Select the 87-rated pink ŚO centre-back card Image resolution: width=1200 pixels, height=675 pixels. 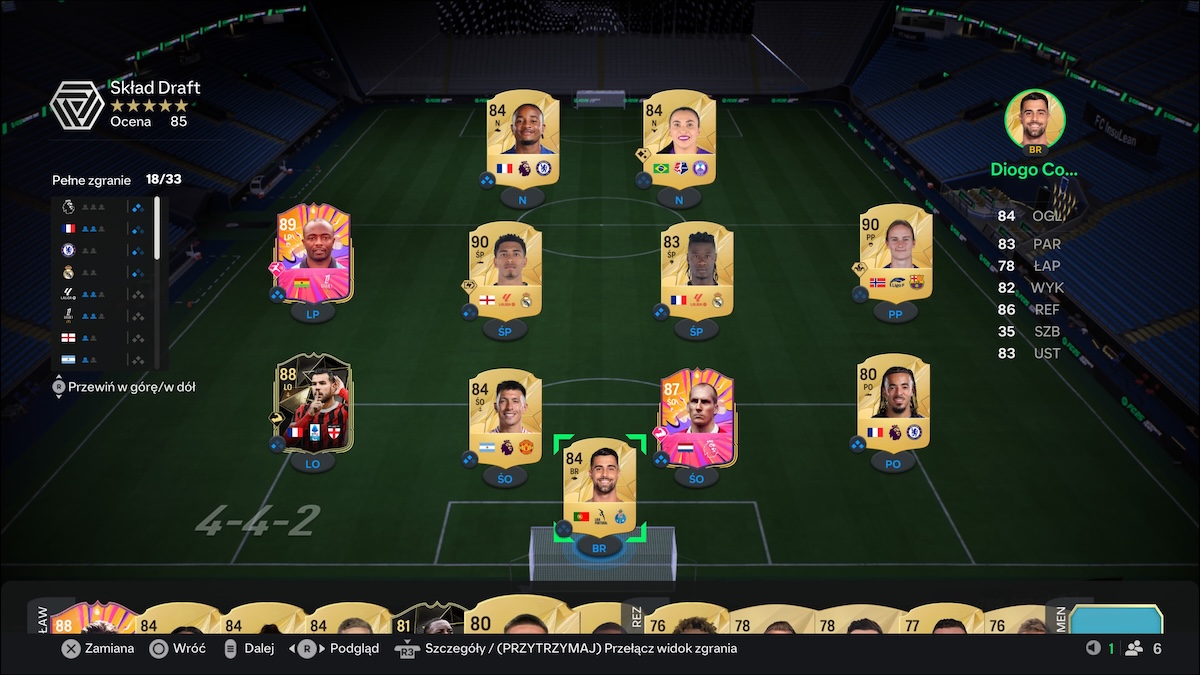pyautogui.click(x=697, y=415)
